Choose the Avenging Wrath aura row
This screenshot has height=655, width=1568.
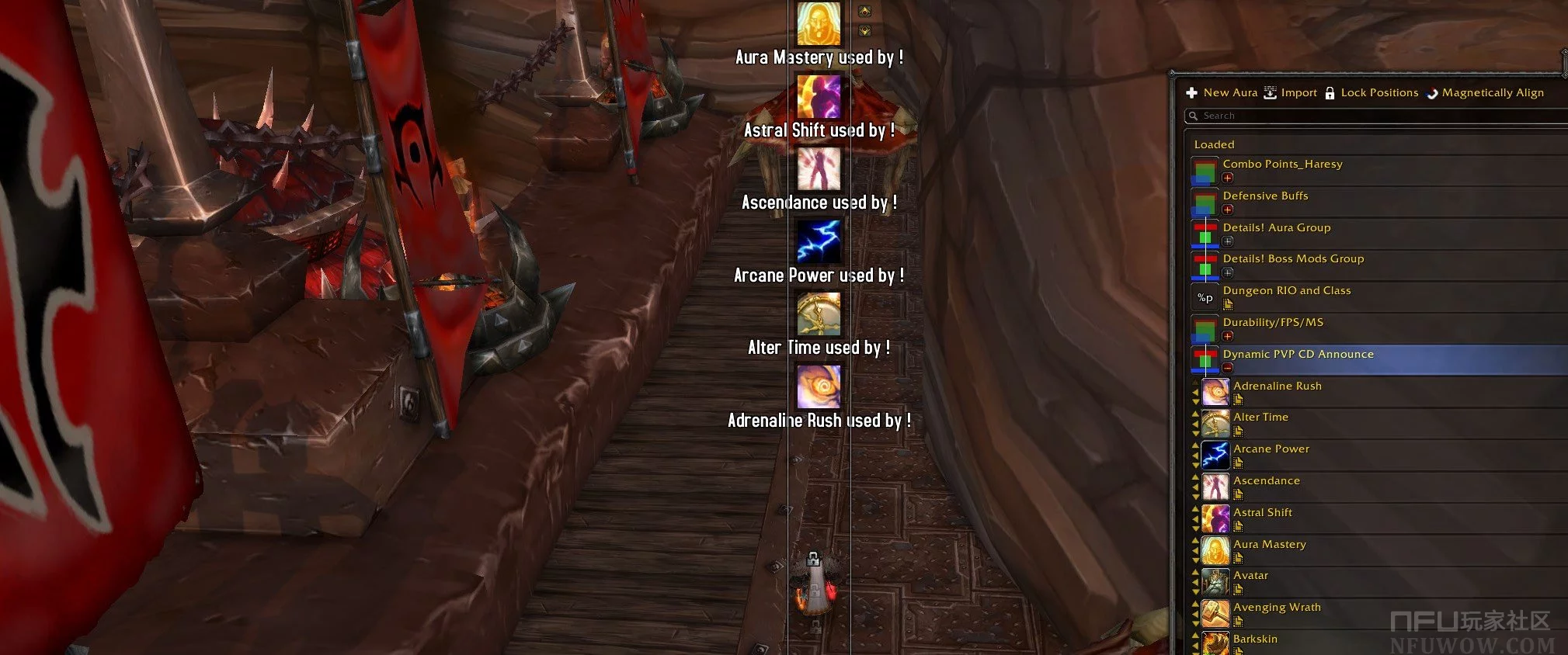[1277, 608]
